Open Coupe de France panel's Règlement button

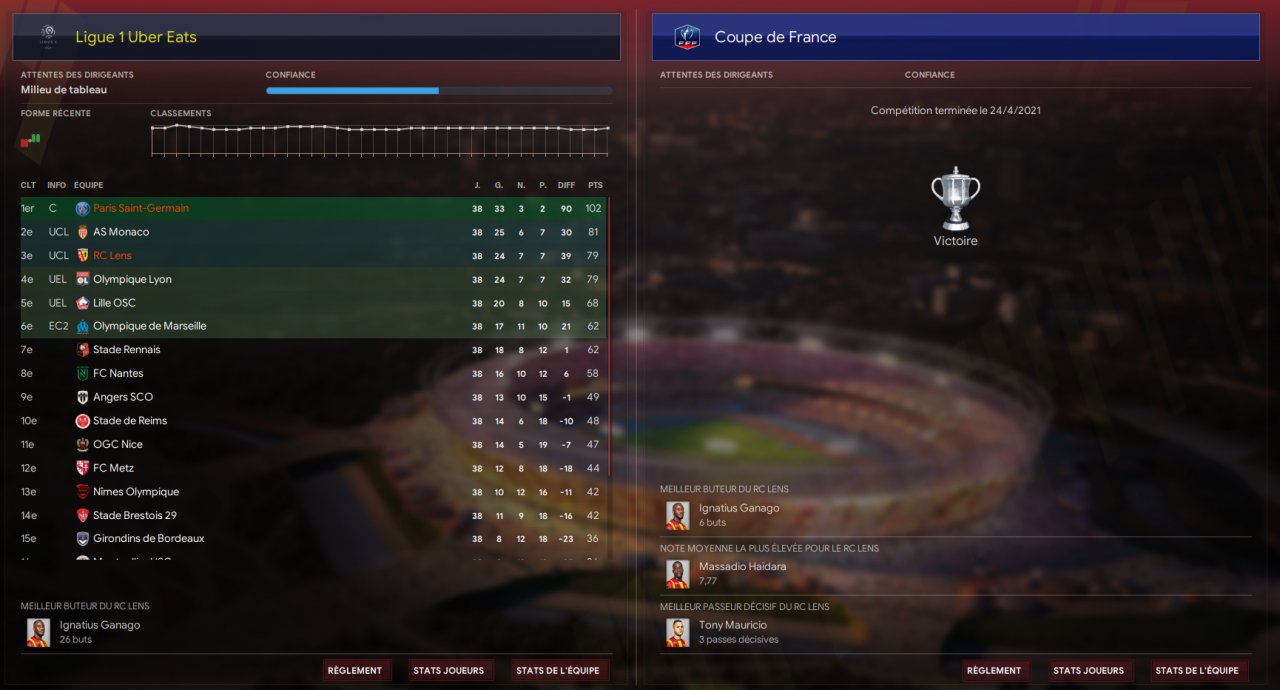[x=994, y=670]
